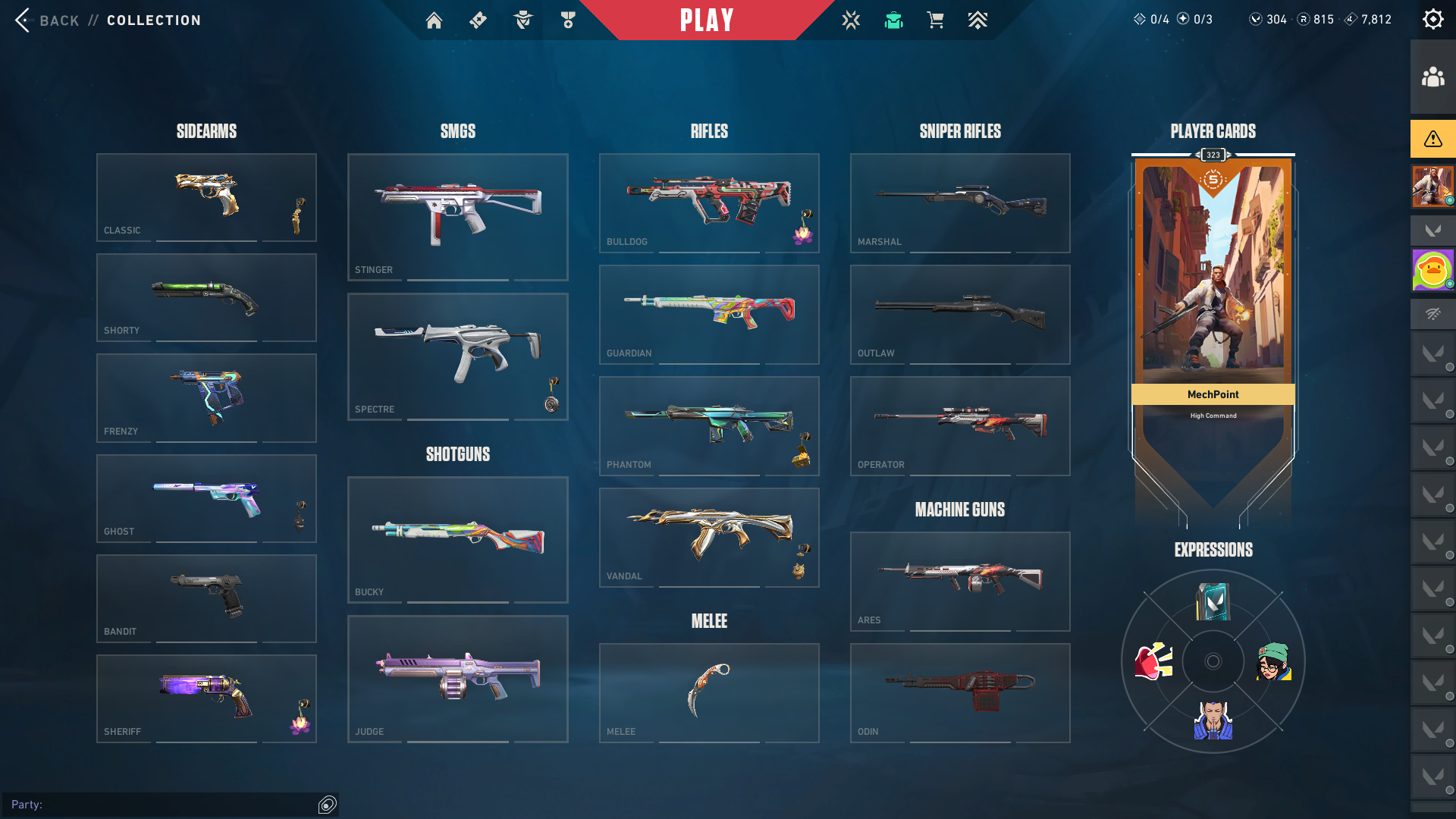Screen dimensions: 1456x819
Task: Open the home screen icon
Action: [x=434, y=20]
